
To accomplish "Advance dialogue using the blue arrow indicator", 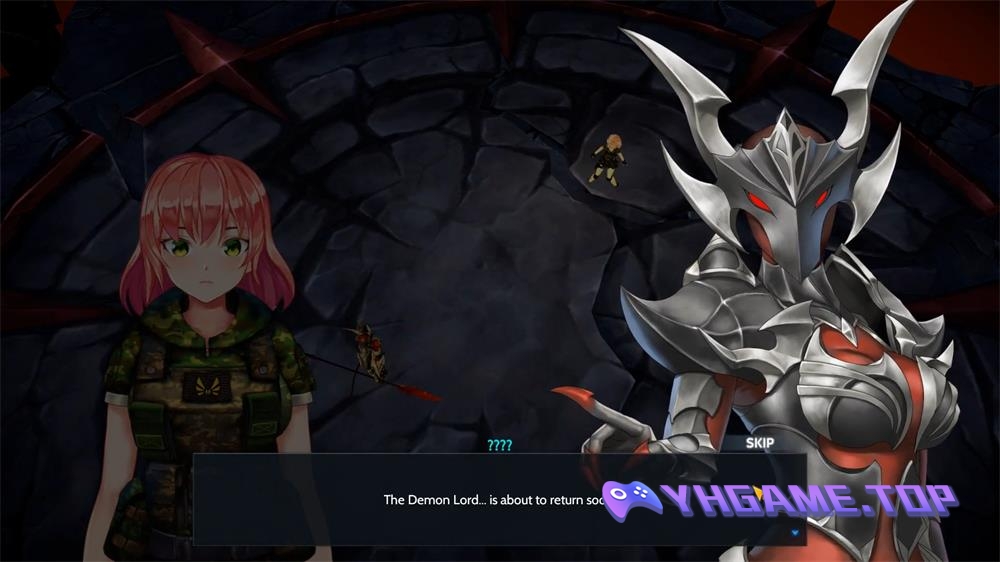I will pyautogui.click(x=795, y=533).
